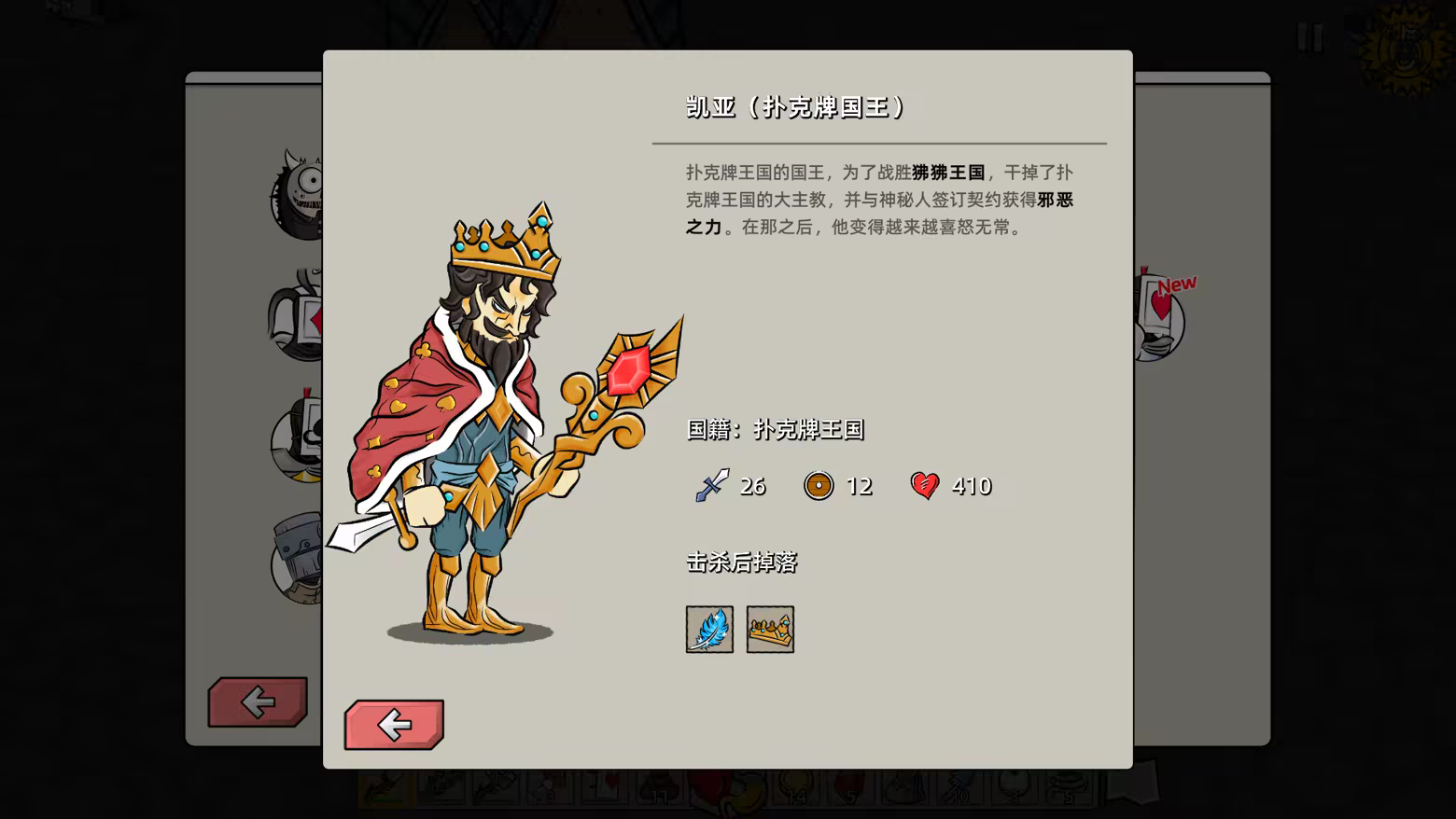Select the spiky monster portrait in the left sidebar

pos(297,191)
